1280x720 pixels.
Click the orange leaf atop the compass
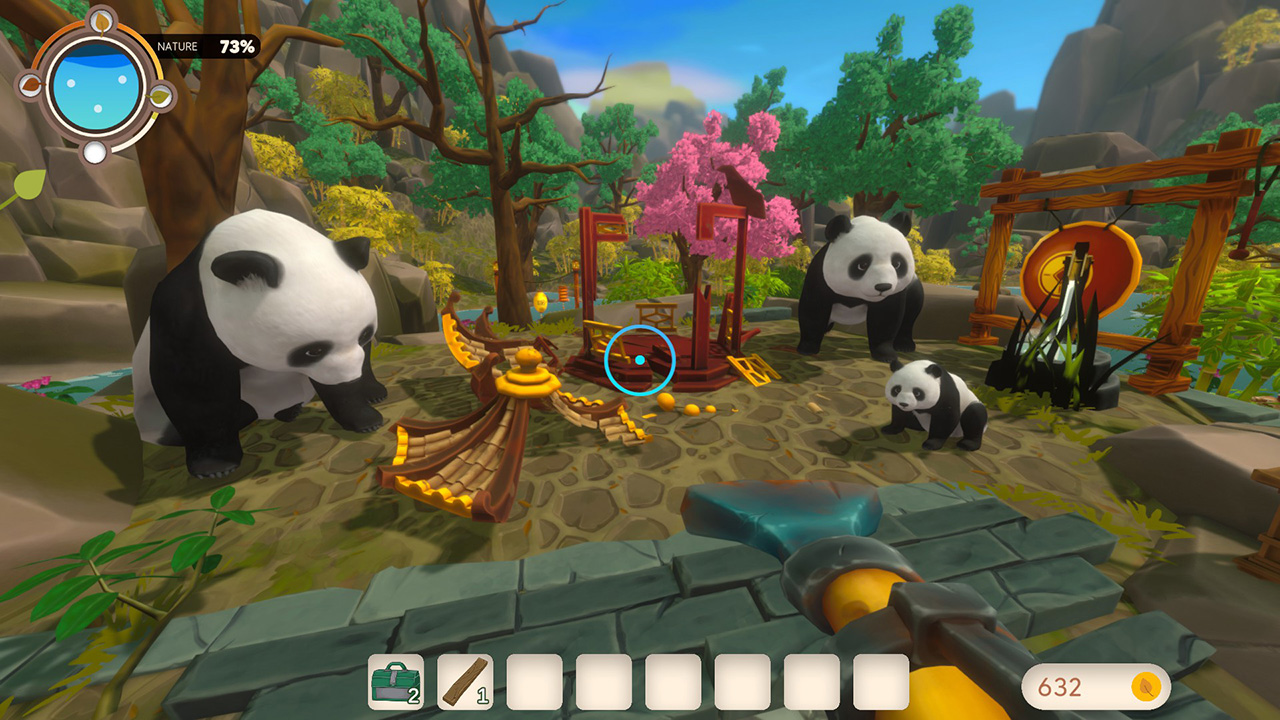pyautogui.click(x=100, y=21)
